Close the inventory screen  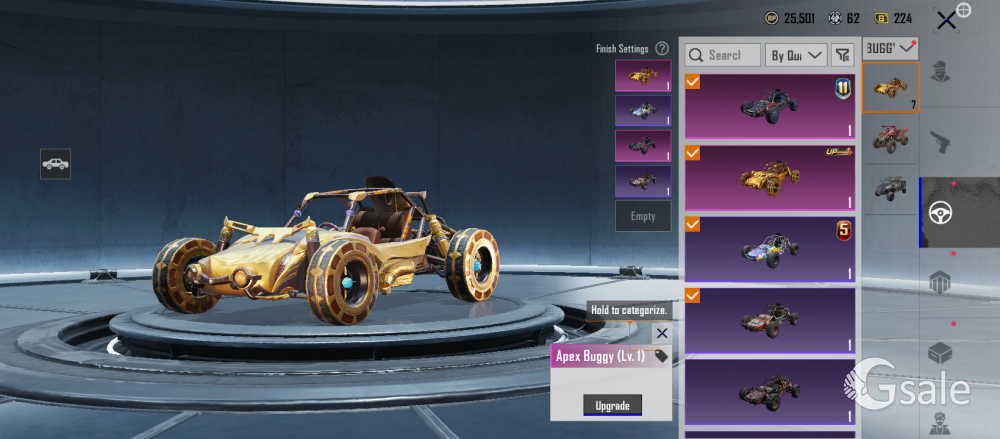946,19
